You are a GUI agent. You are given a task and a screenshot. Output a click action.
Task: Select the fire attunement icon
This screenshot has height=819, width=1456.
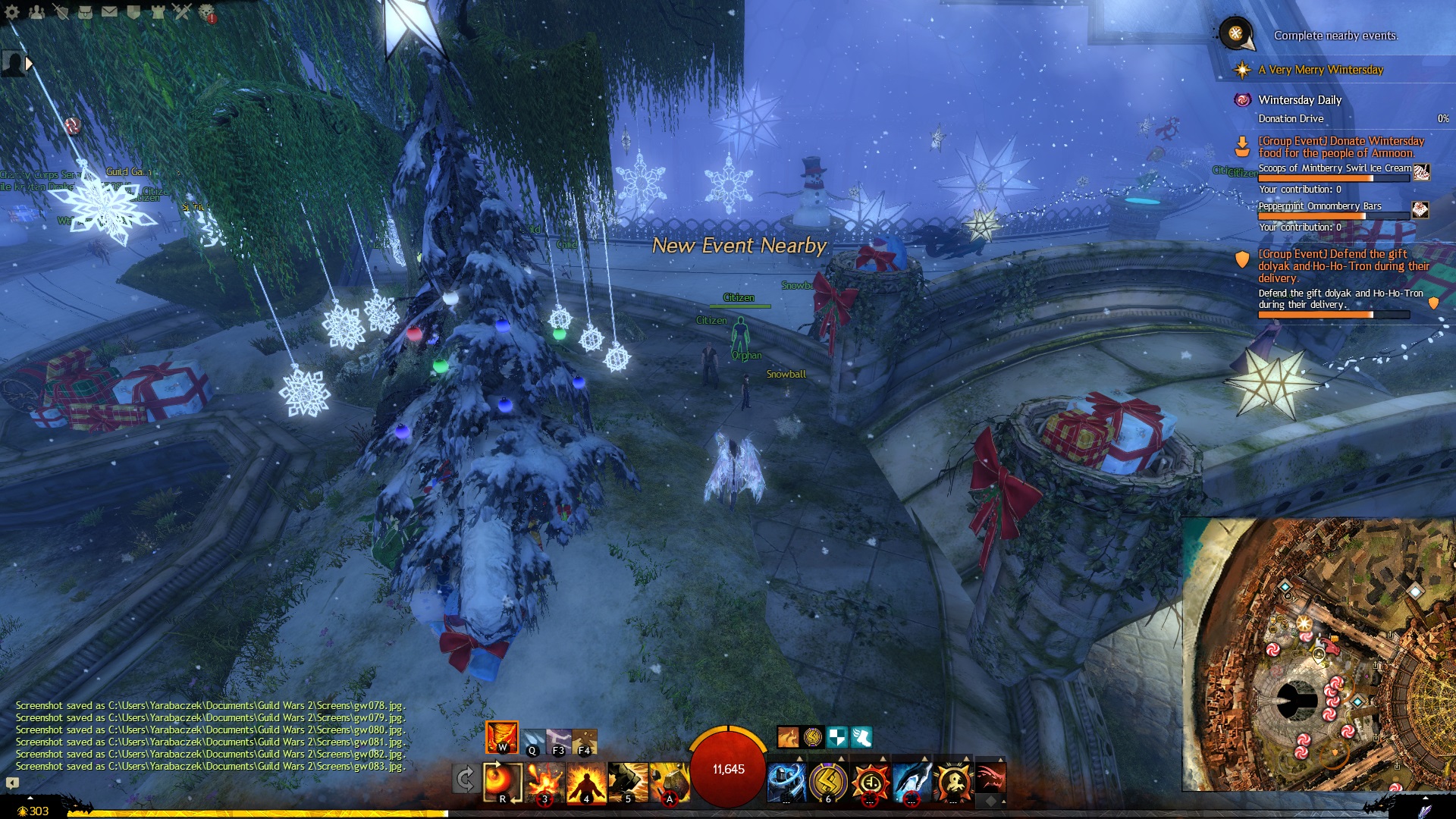click(x=501, y=737)
